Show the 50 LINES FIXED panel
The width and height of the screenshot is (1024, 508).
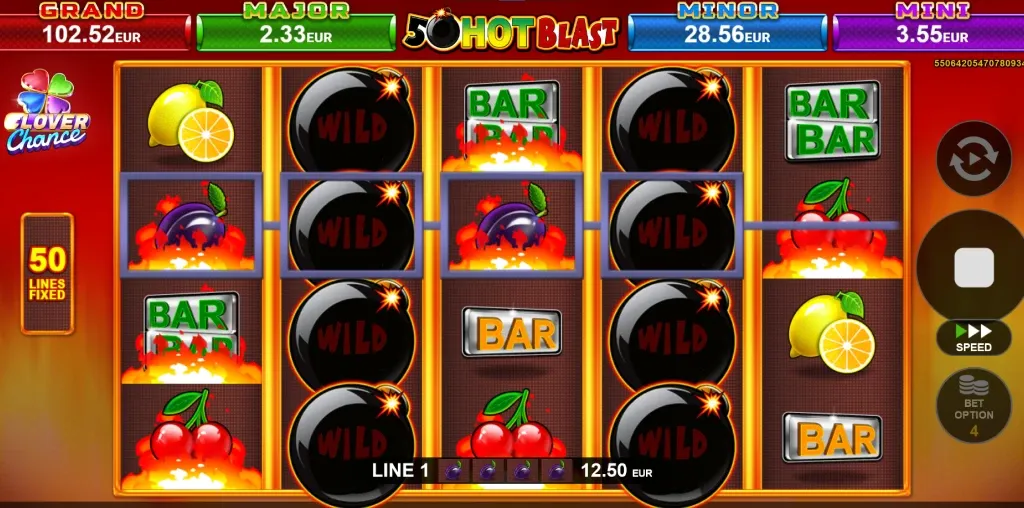[47, 272]
